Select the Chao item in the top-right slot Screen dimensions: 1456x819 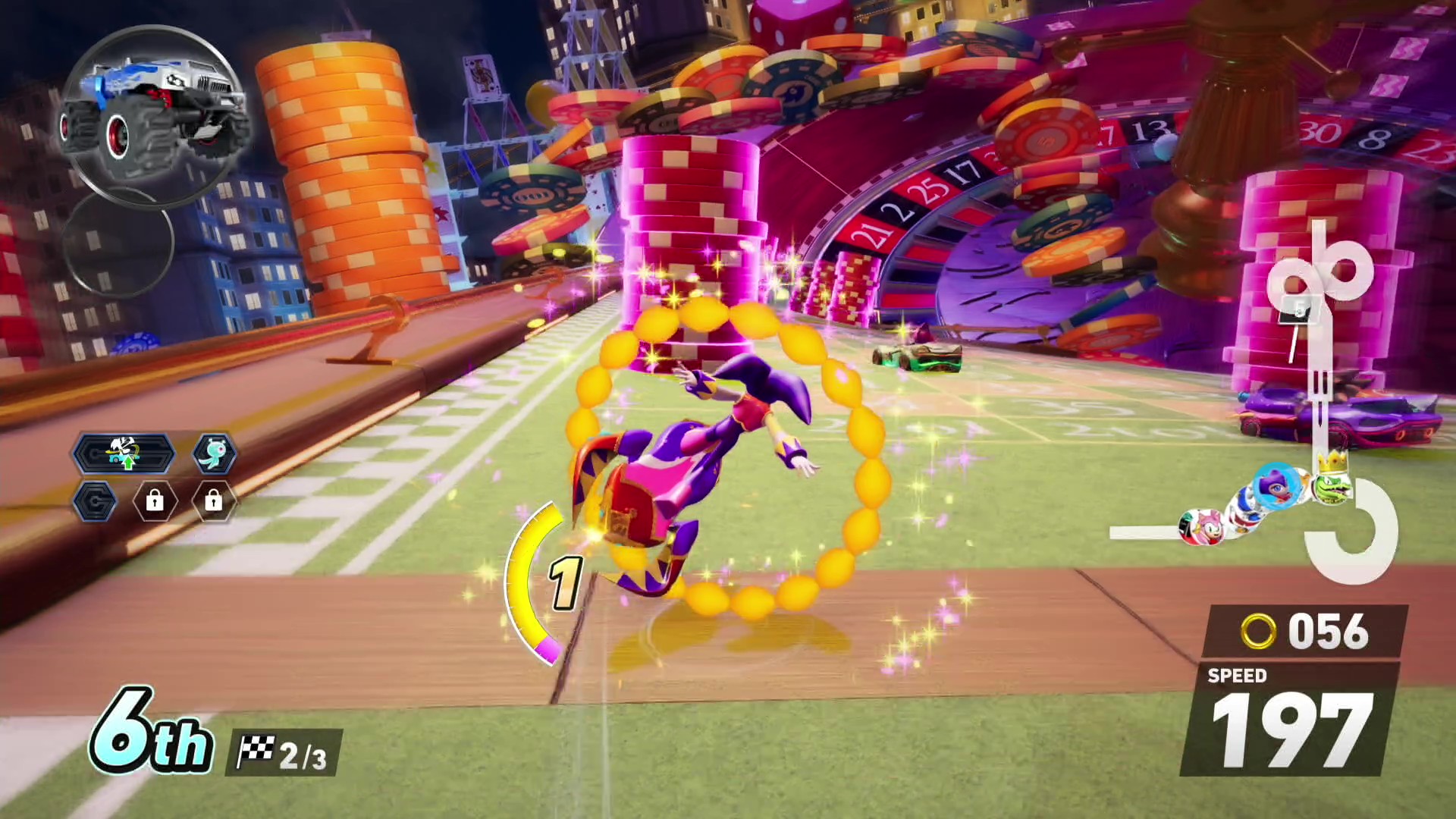[212, 453]
